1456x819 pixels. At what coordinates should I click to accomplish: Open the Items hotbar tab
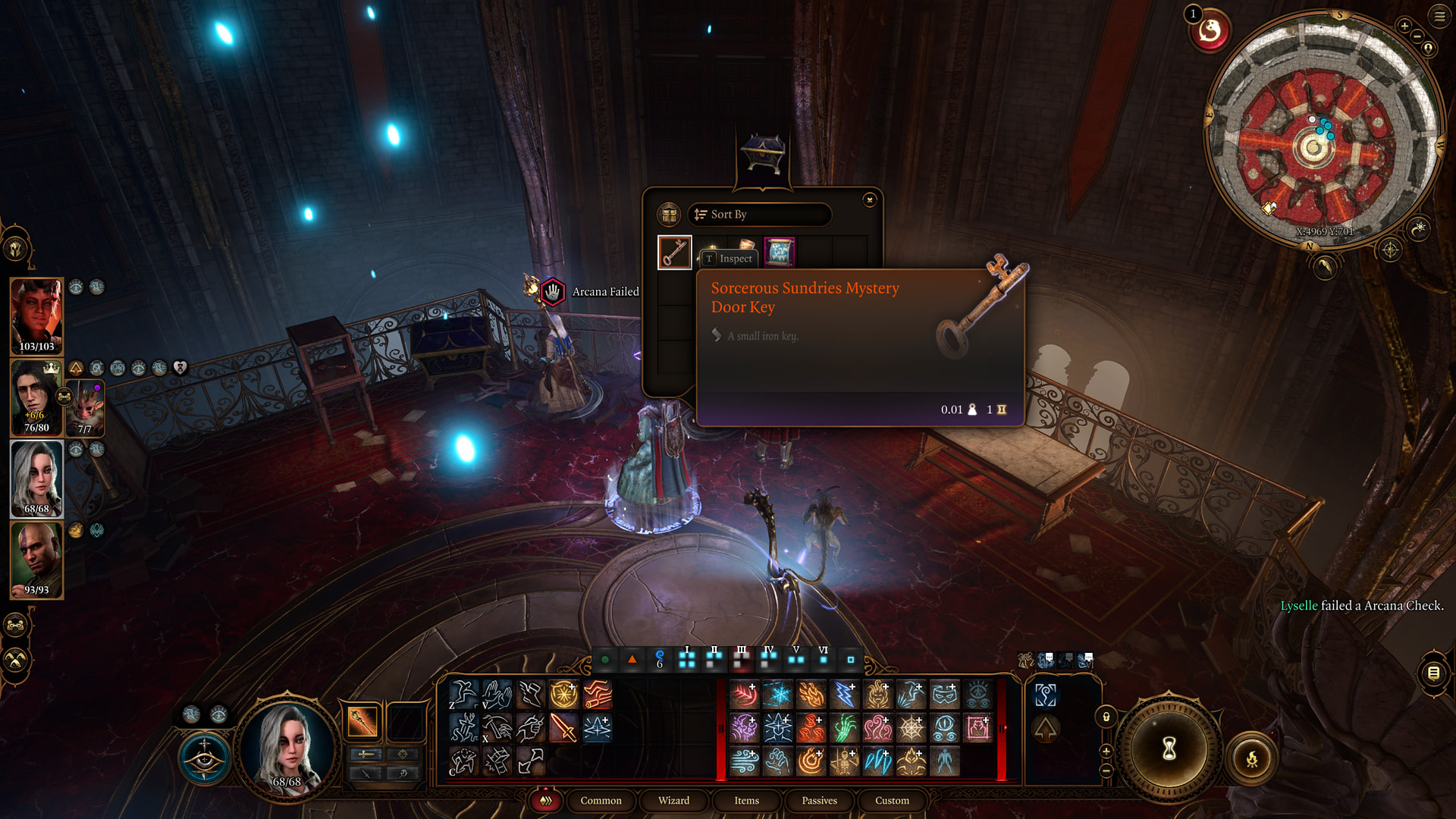point(746,800)
